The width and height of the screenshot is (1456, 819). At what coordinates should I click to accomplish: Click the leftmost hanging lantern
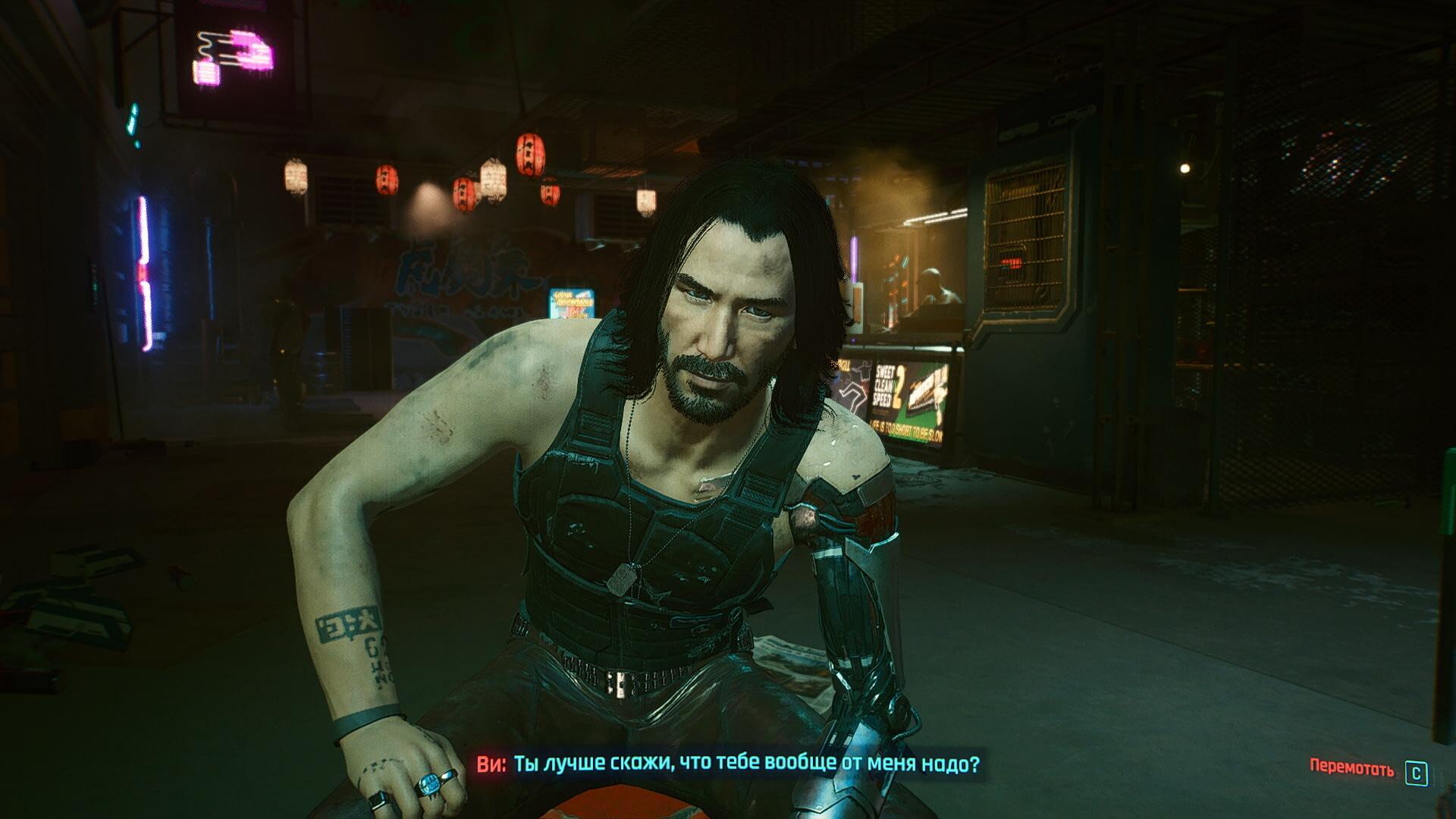296,174
